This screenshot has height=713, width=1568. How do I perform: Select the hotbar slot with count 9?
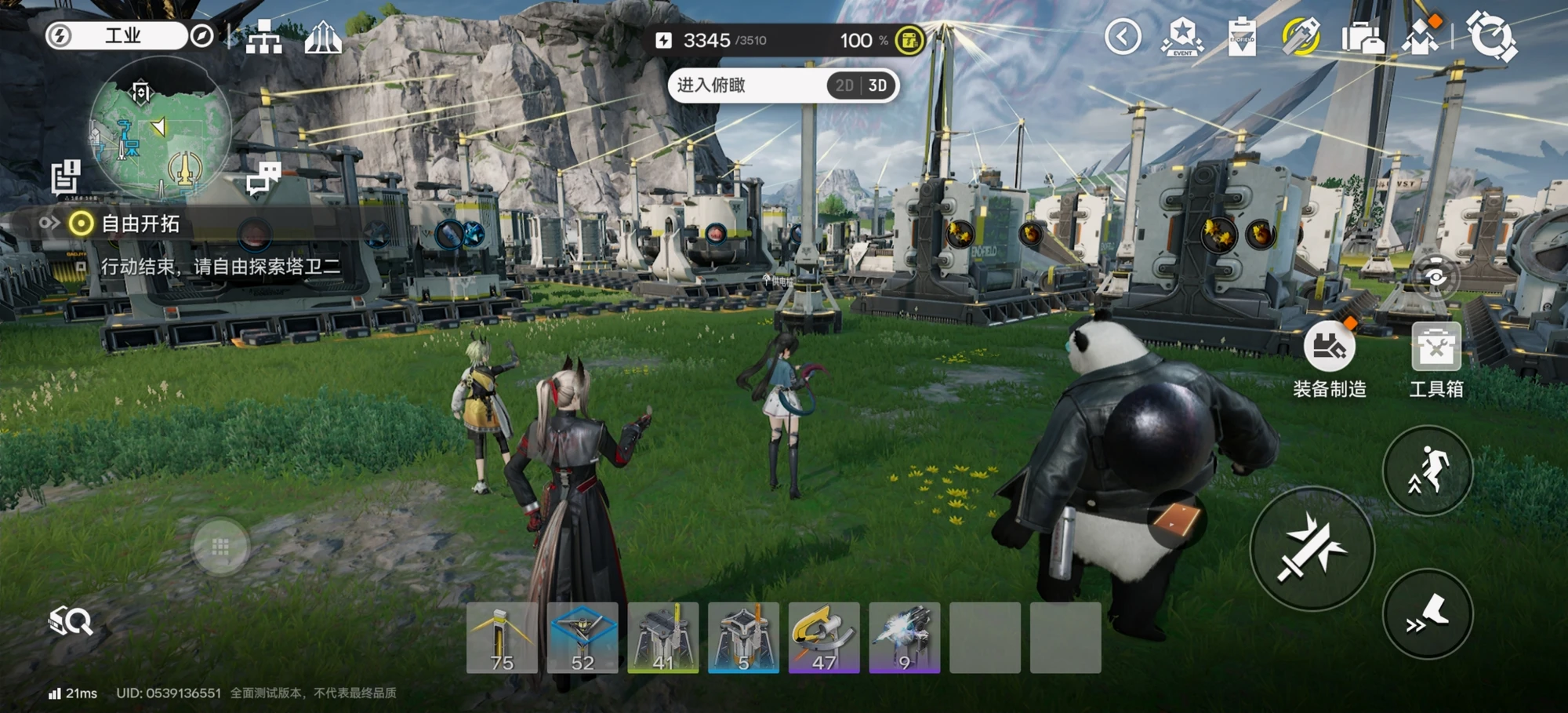[905, 638]
